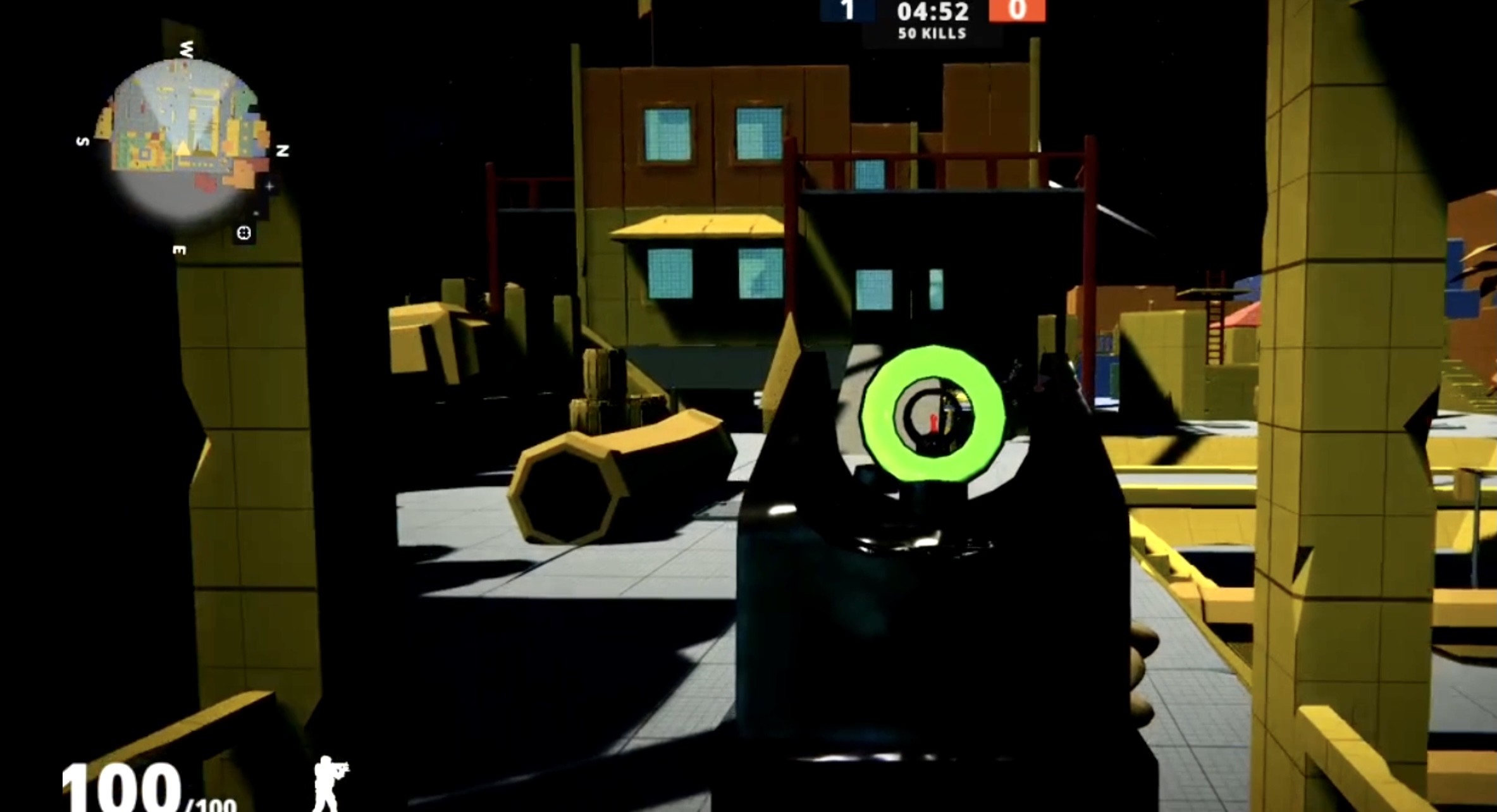Select the orange team tab on the scoreboard
1497x812 pixels.
[1018, 11]
